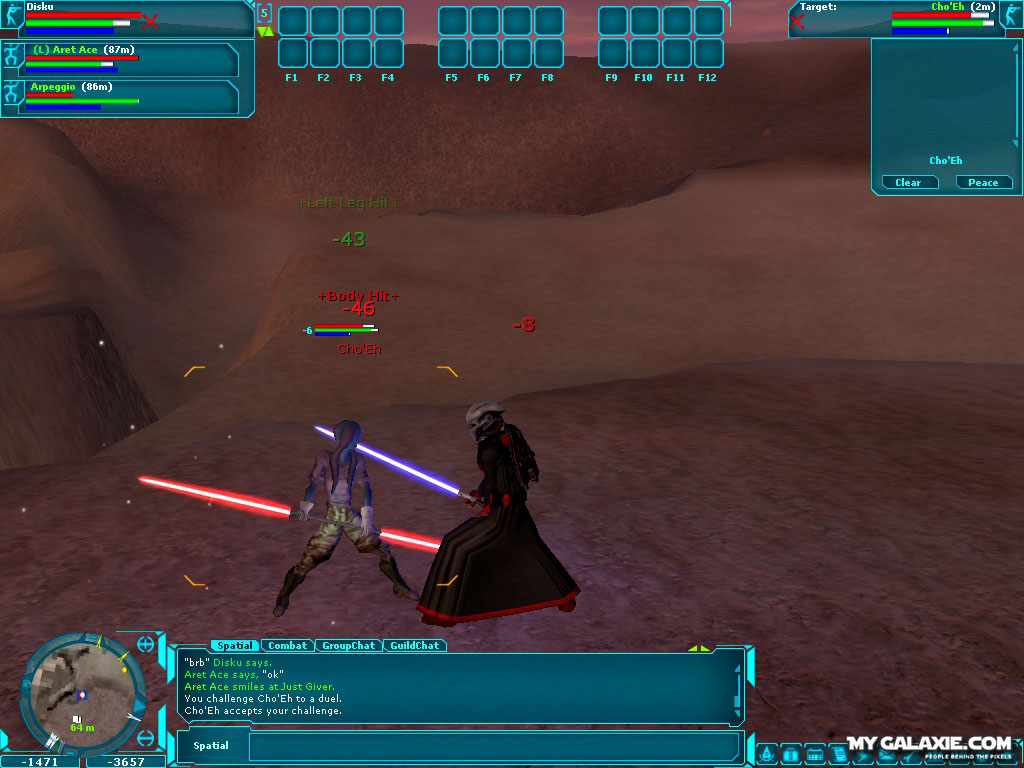
Task: Open the Spatial chat channel selector
Action: coord(211,746)
